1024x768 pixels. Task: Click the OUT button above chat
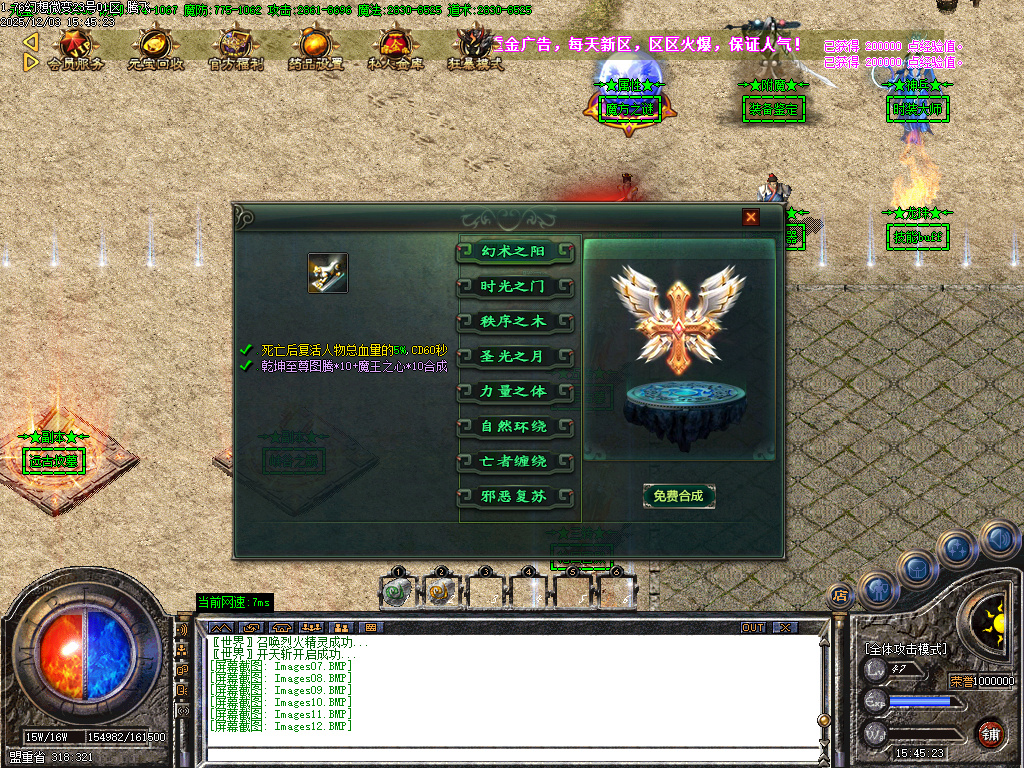point(753,627)
